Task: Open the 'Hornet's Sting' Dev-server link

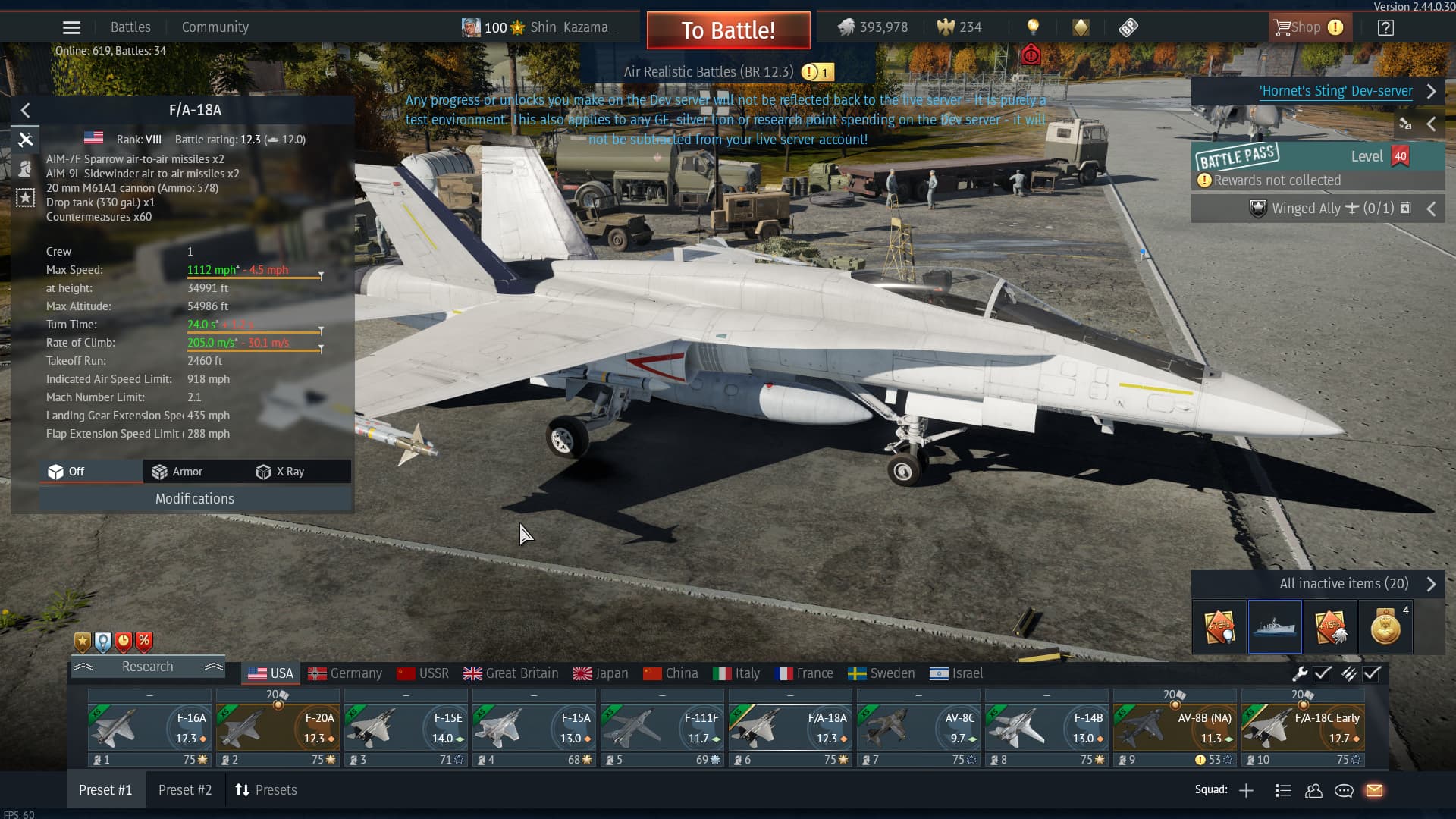Action: [x=1335, y=91]
